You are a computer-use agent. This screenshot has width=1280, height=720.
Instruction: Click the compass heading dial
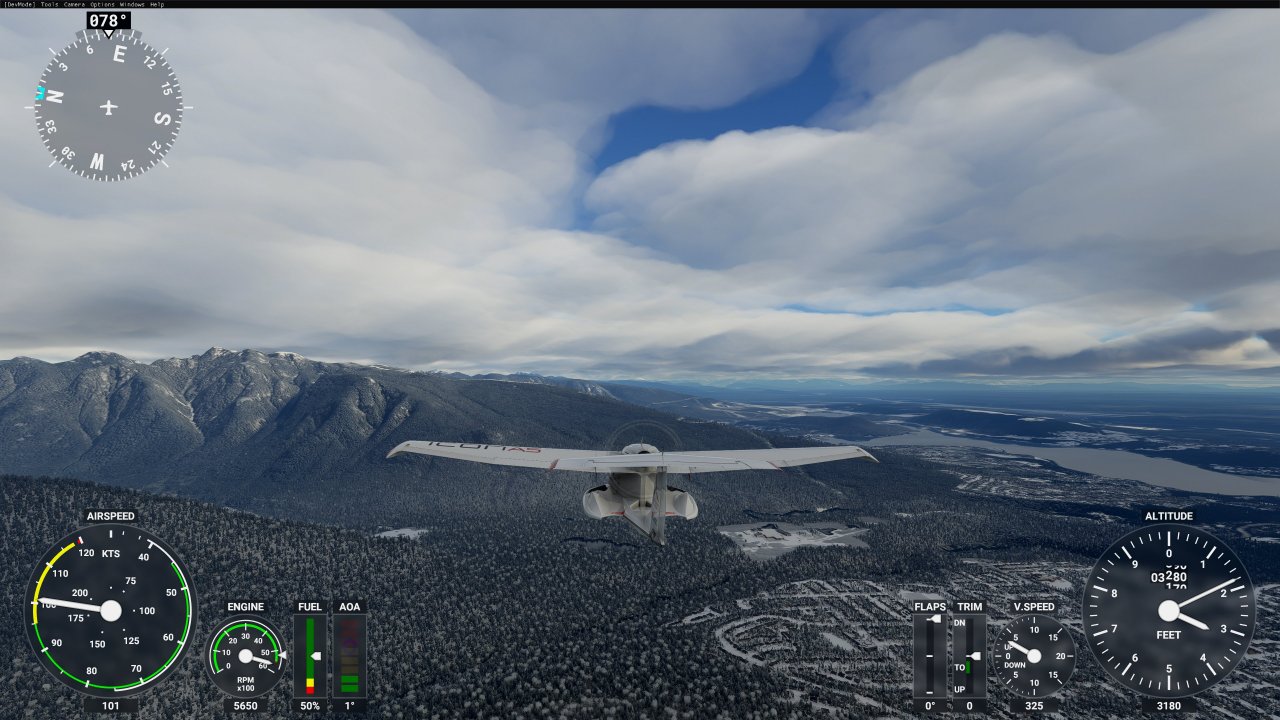click(x=108, y=106)
